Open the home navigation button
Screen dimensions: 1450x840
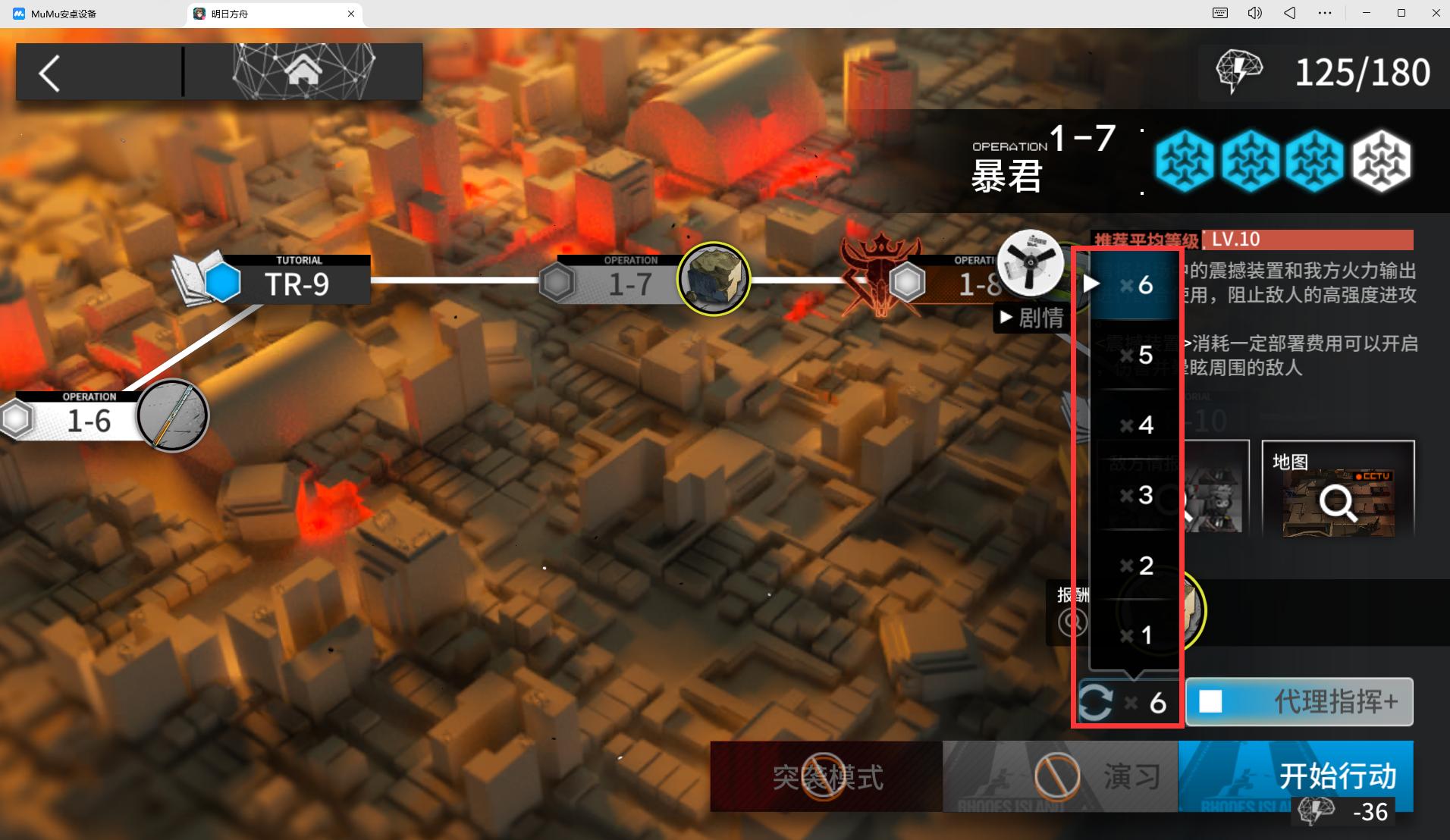[303, 72]
